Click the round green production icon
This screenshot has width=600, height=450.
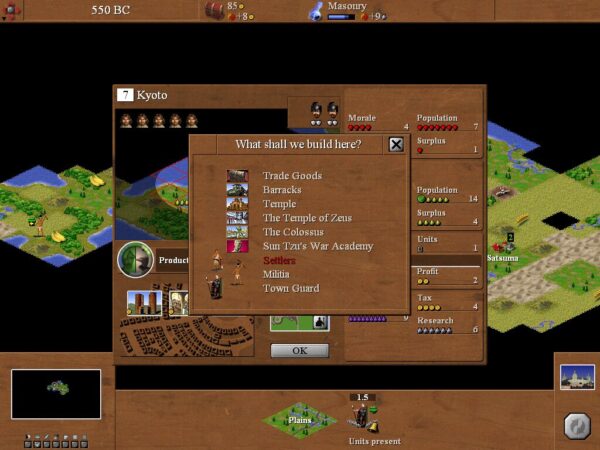135,260
